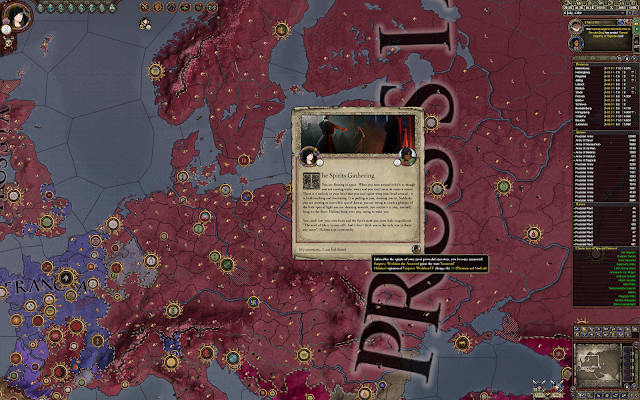Click the minimap in the bottom-right corner

[606, 360]
